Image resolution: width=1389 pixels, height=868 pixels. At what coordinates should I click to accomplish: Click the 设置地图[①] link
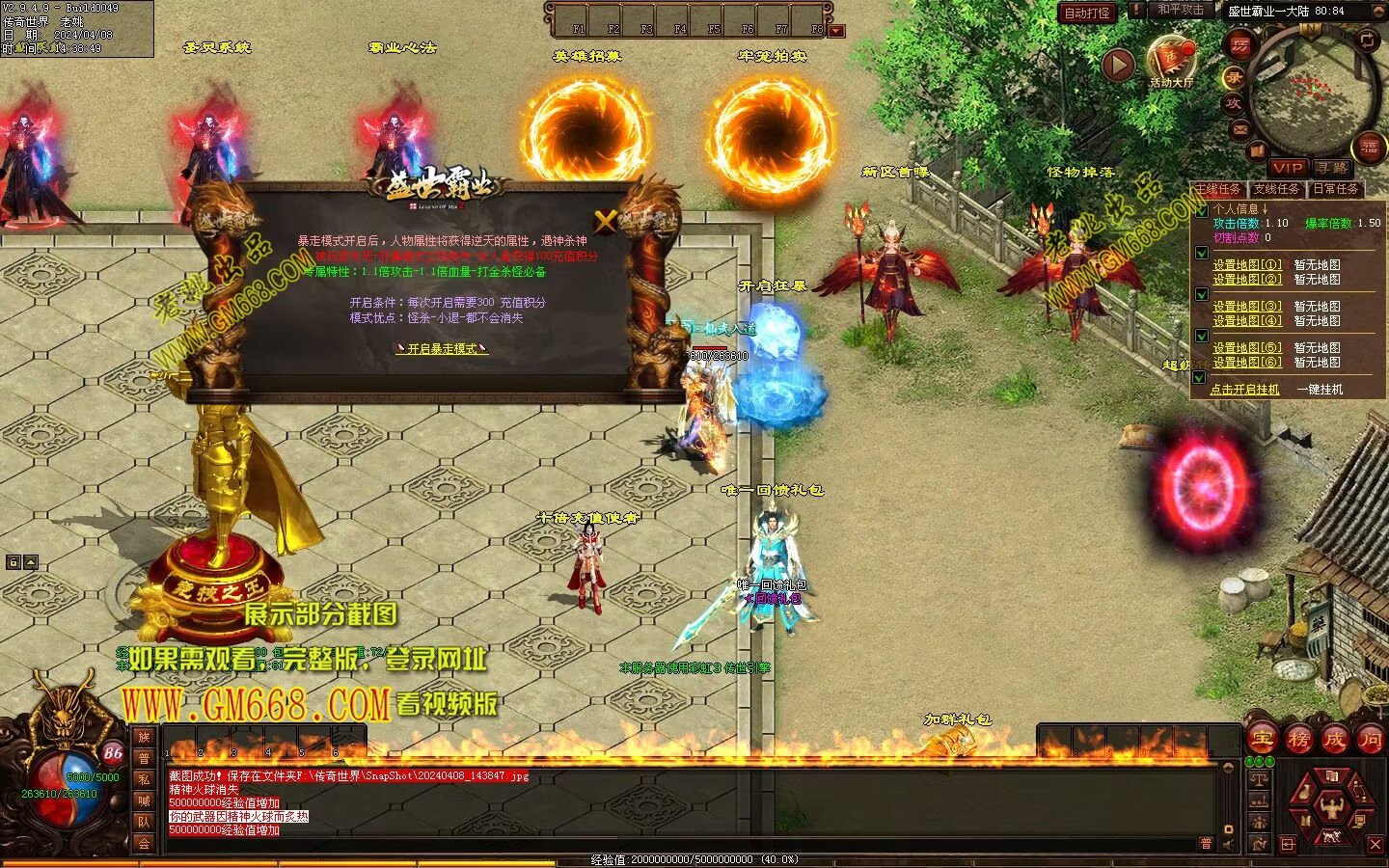click(x=1247, y=264)
